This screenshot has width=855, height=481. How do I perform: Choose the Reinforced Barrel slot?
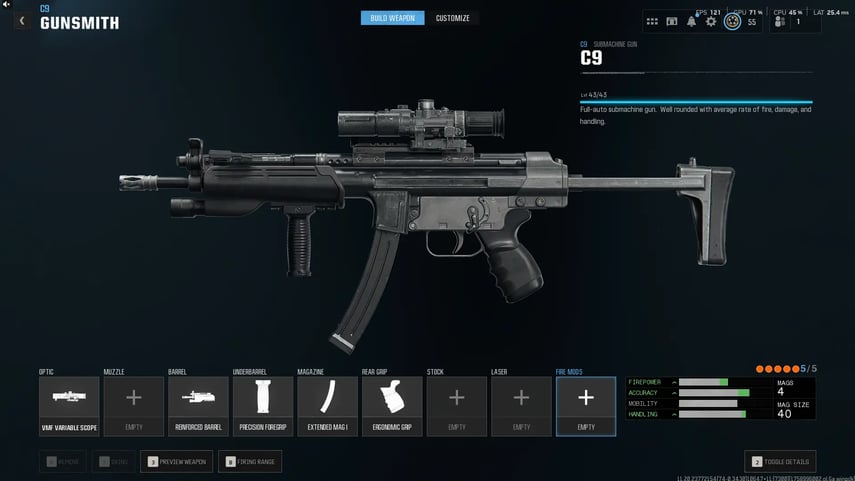(198, 406)
